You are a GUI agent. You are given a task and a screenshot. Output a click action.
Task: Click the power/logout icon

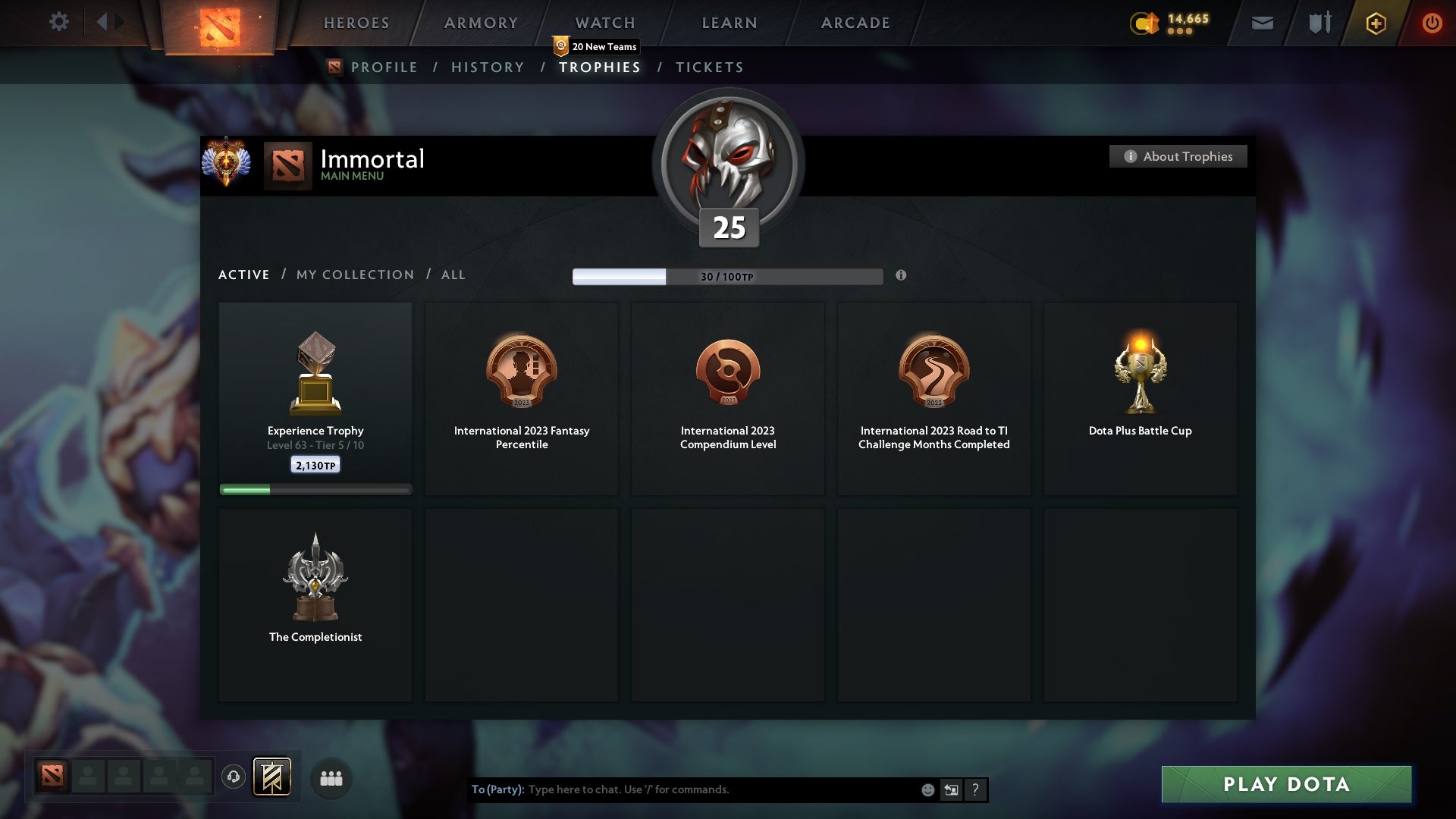(1432, 23)
